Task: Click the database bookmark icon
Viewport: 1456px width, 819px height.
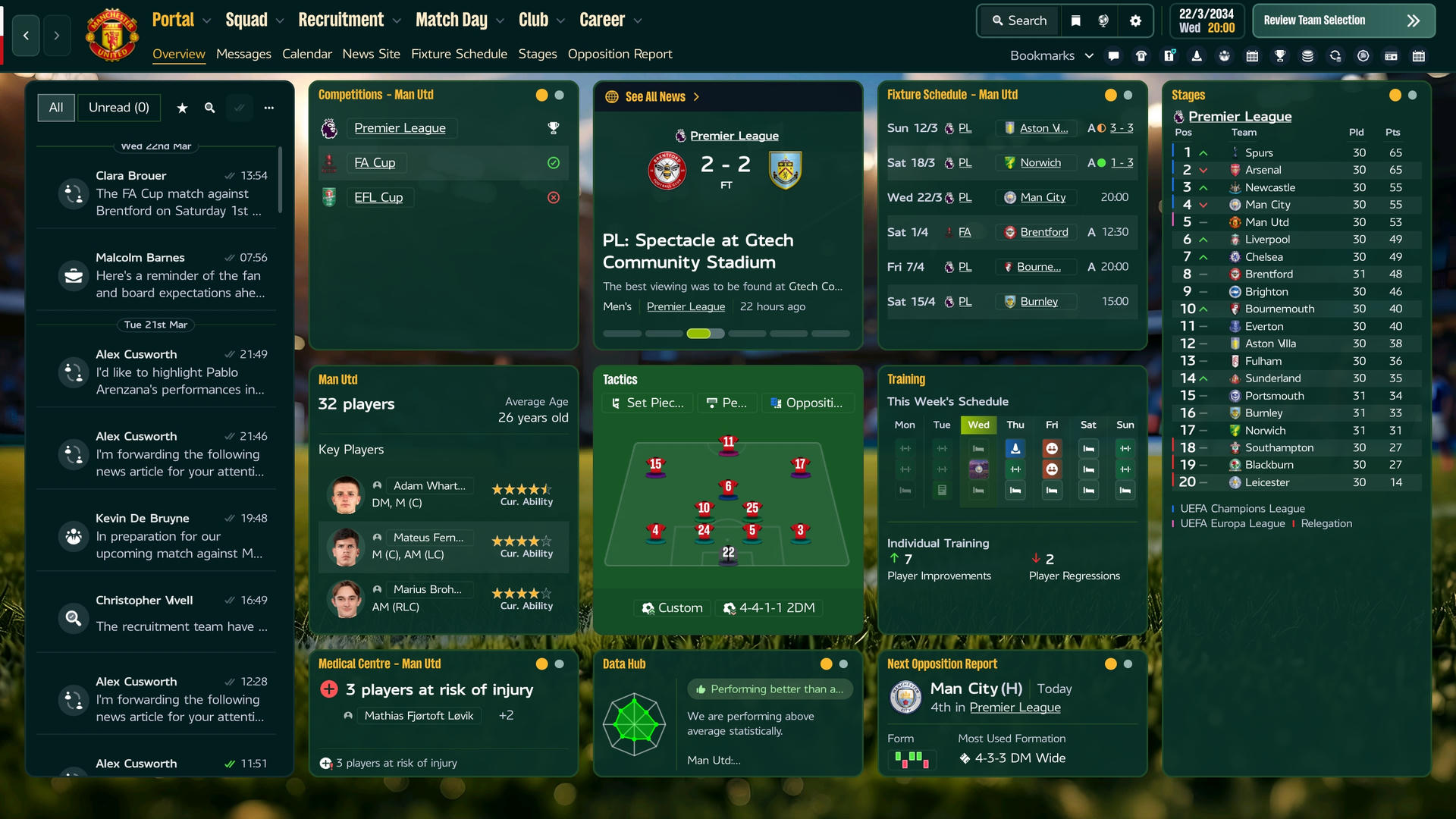Action: click(x=1307, y=56)
